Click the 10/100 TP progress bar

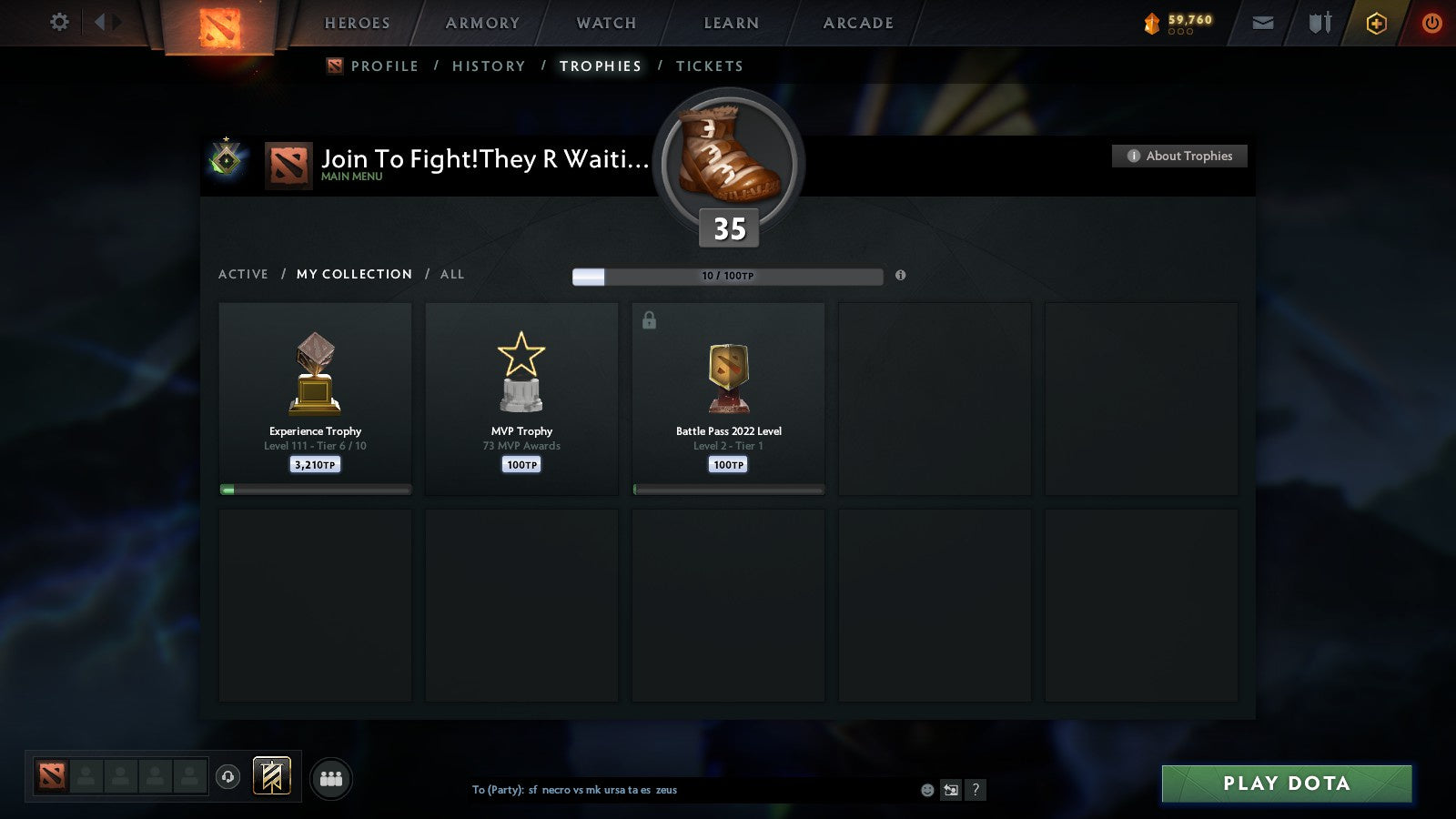[x=727, y=276]
